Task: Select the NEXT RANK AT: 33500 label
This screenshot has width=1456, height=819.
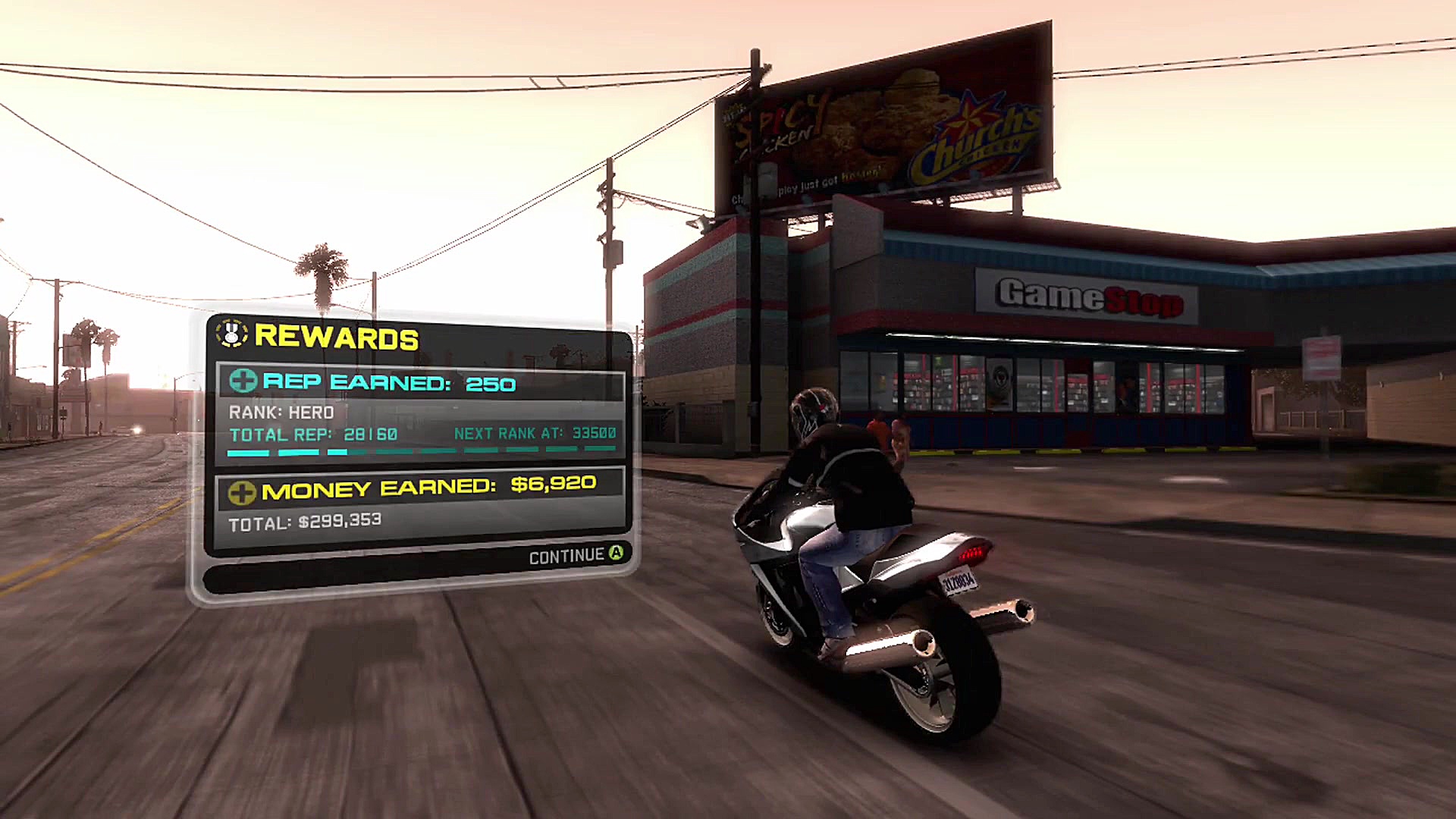Action: [x=535, y=434]
